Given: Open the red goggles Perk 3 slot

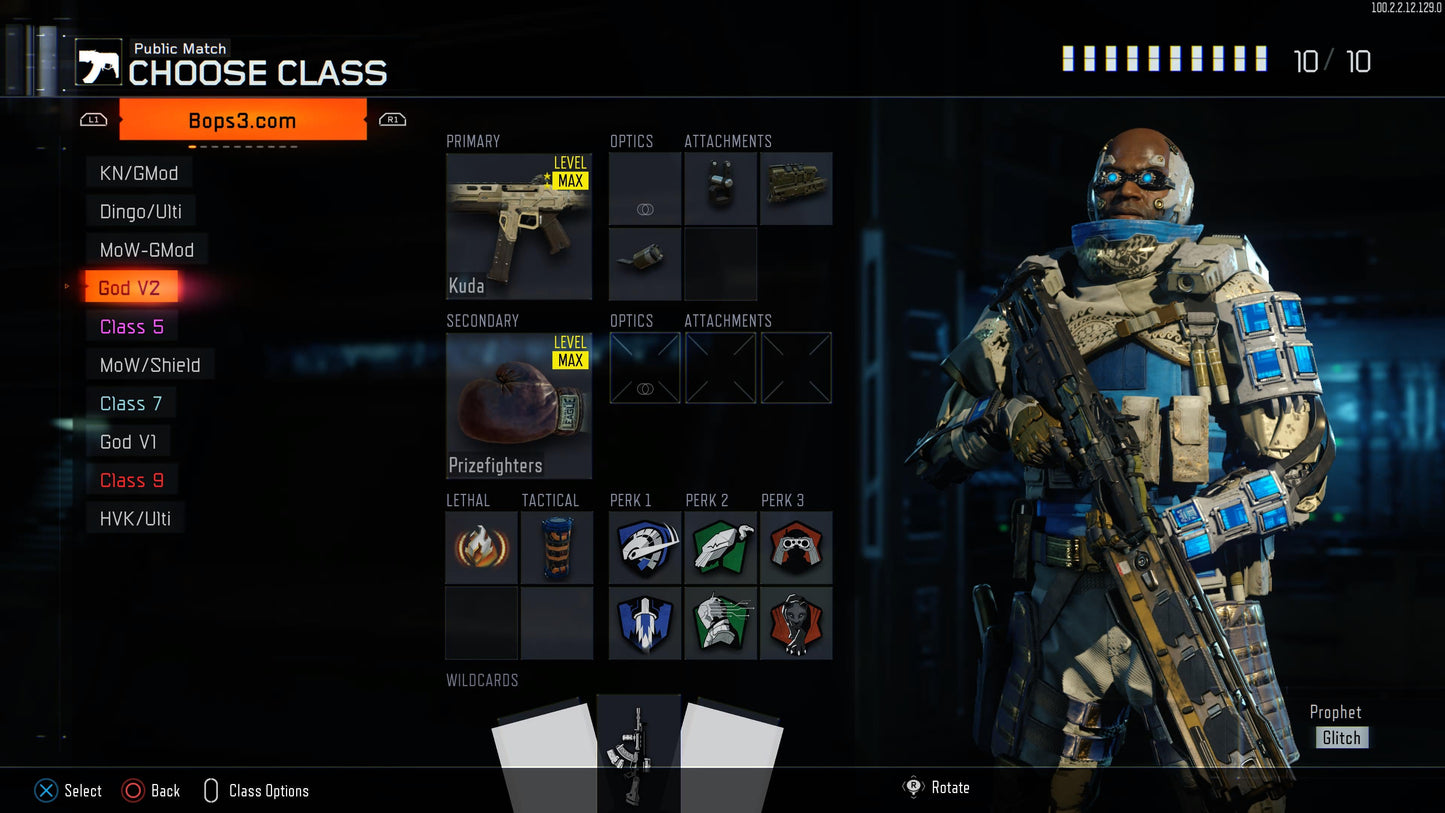Looking at the screenshot, I should 796,548.
